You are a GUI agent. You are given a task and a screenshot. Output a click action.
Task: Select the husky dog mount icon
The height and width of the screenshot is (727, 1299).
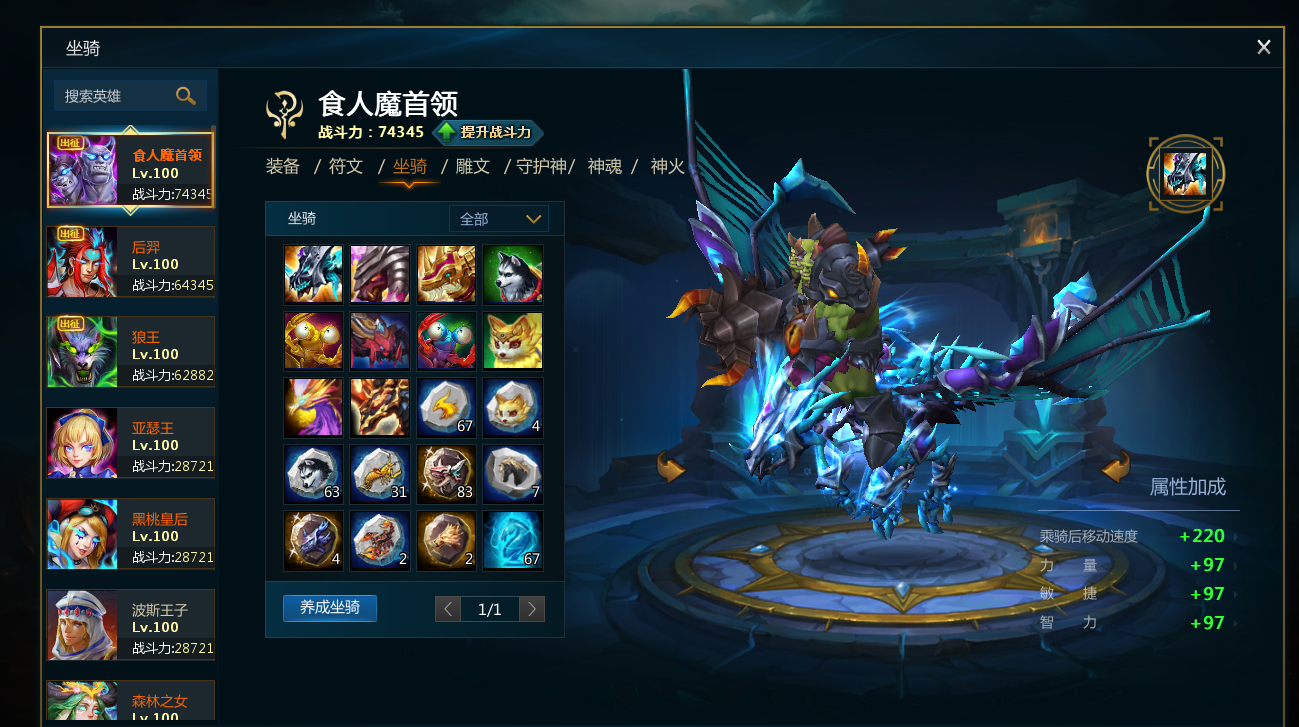coord(513,274)
